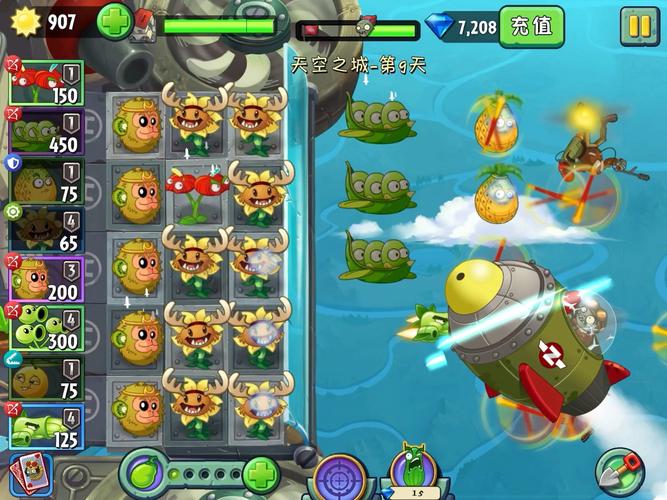Image resolution: width=667 pixels, height=500 pixels.
Task: Select the Threepeater seed packet costing 300
Action: click(46, 327)
